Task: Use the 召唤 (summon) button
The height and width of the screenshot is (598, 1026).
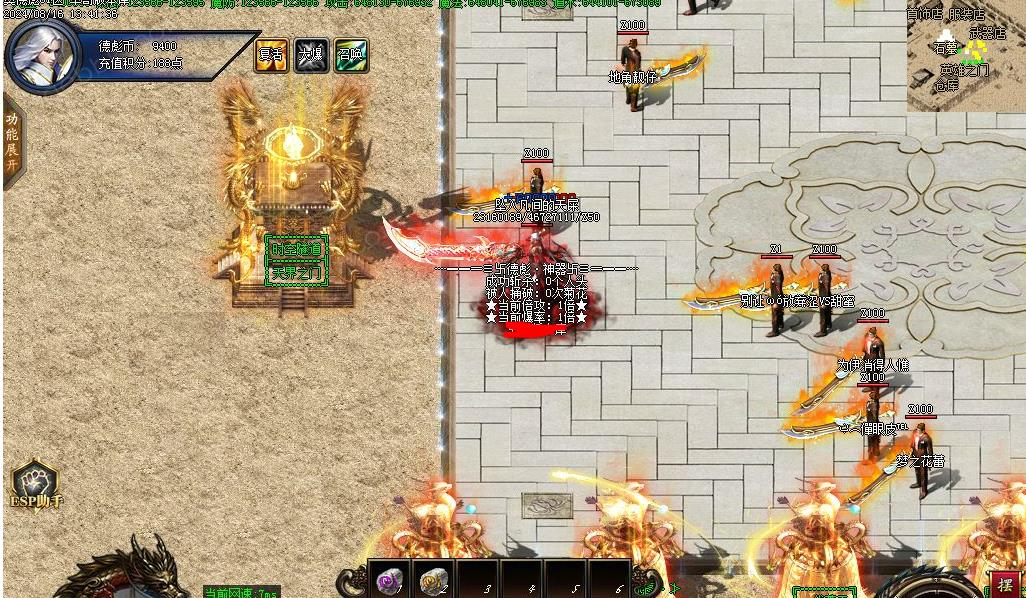Action: tap(351, 56)
